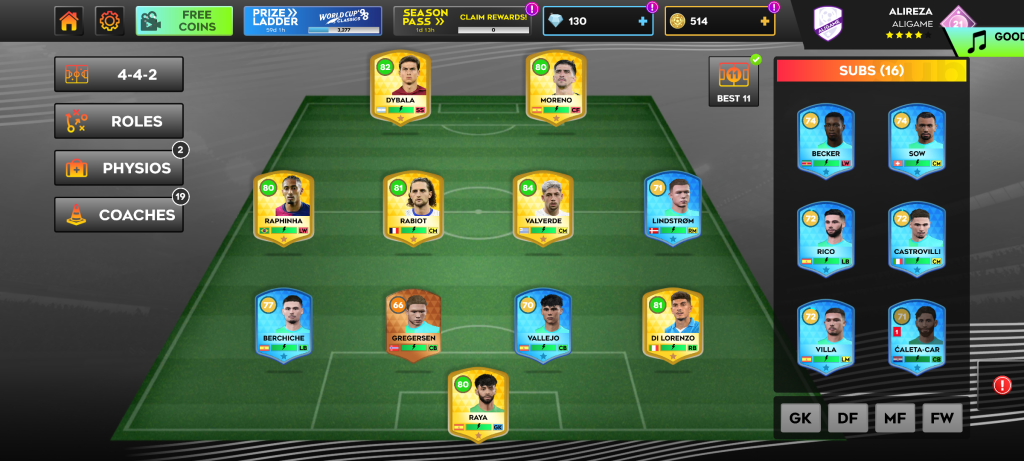Image resolution: width=1024 pixels, height=461 pixels.
Task: Show only FW substitutes
Action: click(x=941, y=418)
